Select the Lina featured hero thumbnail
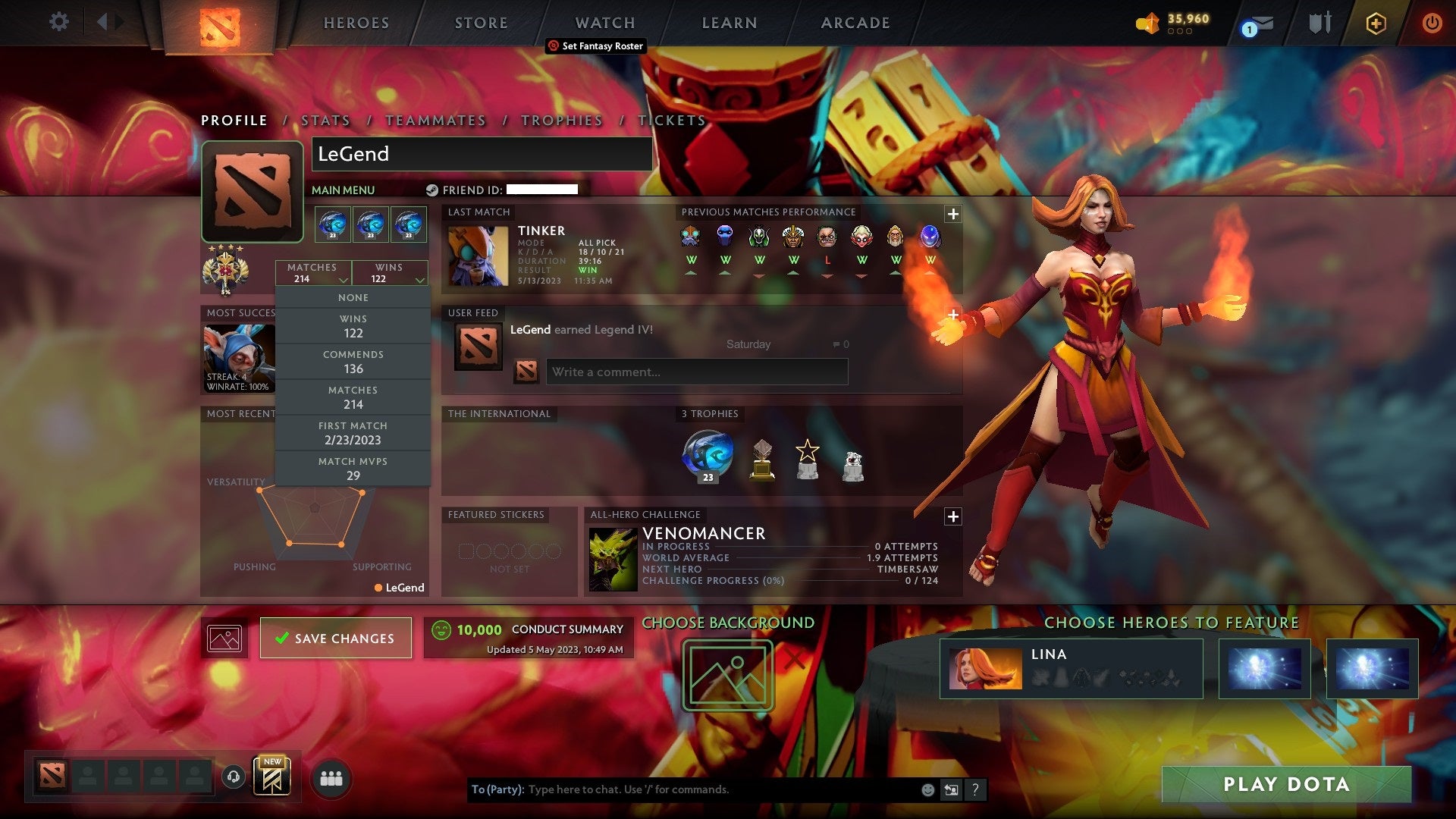This screenshot has width=1456, height=819. pos(986,669)
